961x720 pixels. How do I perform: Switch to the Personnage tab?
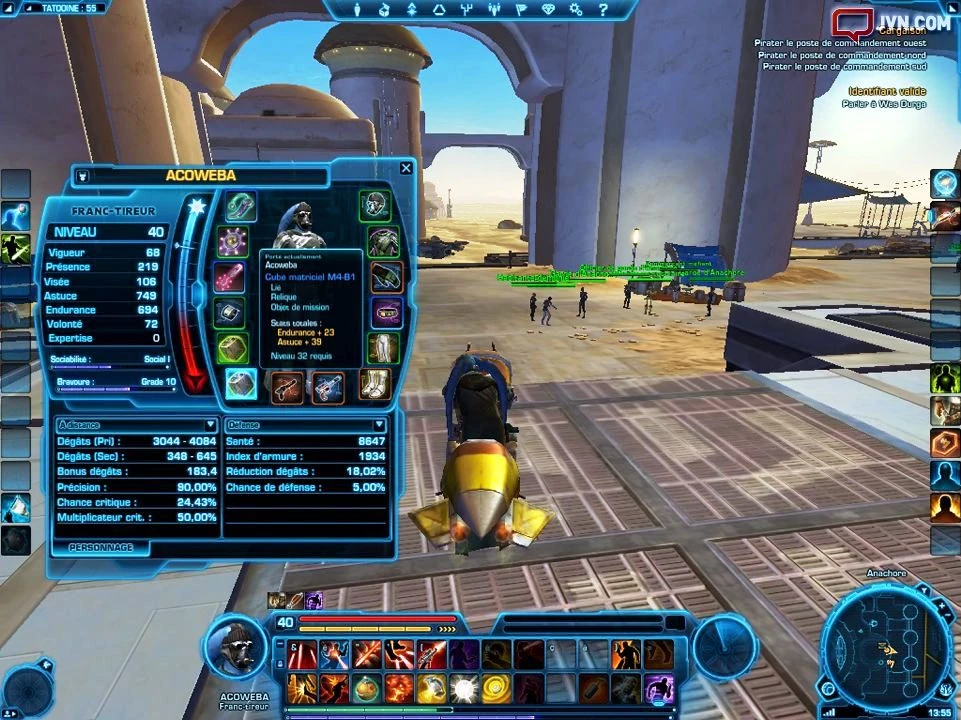(101, 548)
